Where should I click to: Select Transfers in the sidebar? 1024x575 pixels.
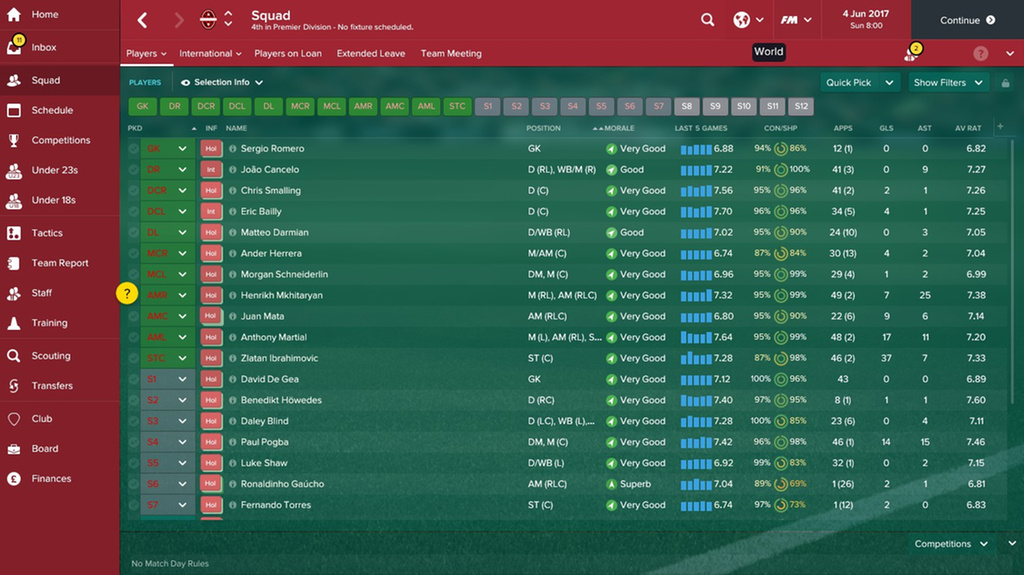point(52,385)
